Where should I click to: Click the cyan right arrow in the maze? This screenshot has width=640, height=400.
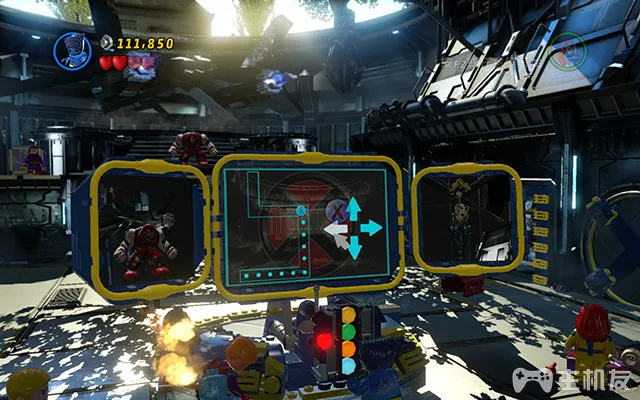pos(371,227)
